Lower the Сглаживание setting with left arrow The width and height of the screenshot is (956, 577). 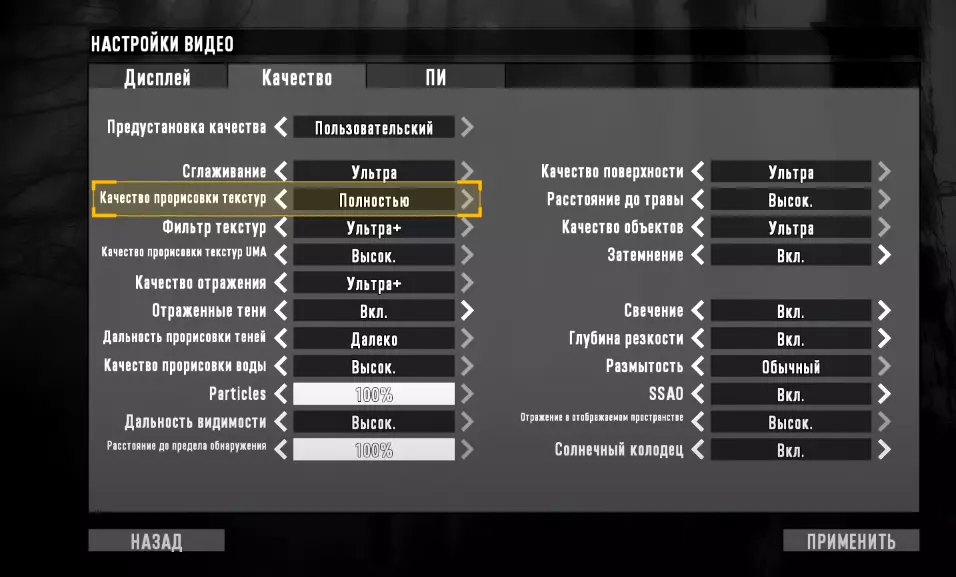click(x=281, y=172)
